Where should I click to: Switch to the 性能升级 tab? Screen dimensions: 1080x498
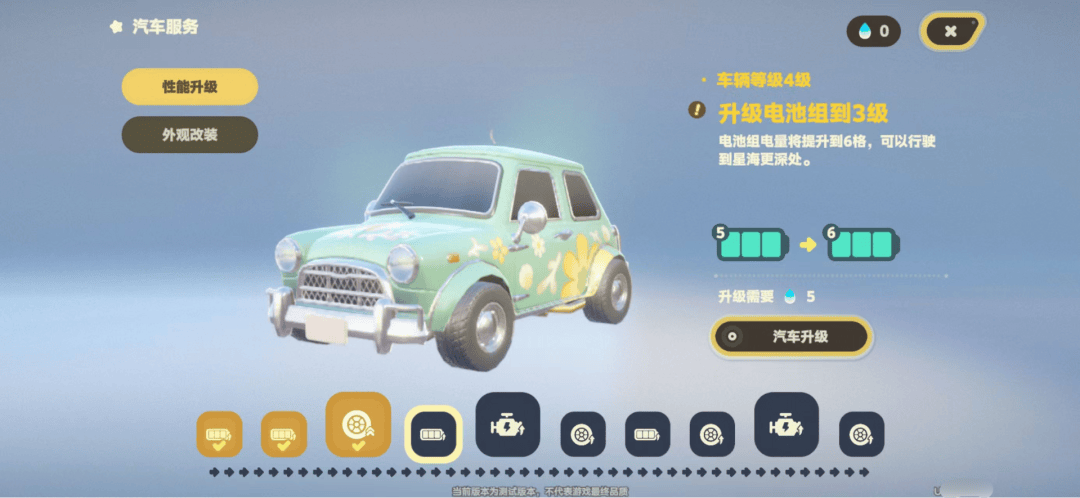190,87
